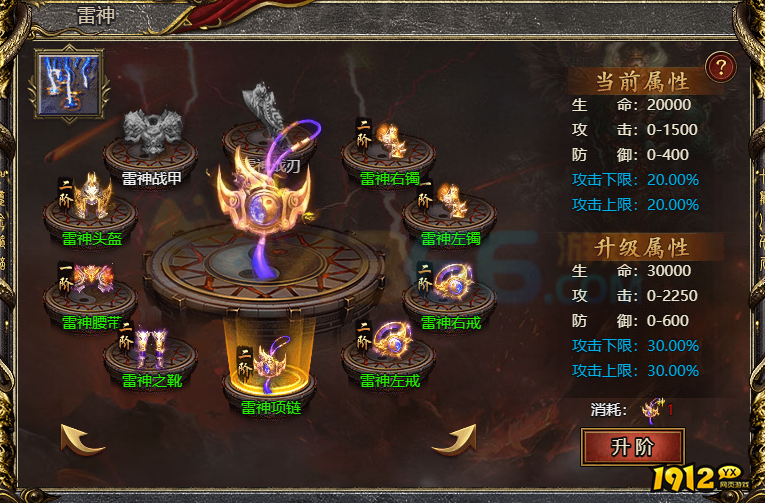765x503 pixels.
Task: Choose the 雷神右戒 ring slot
Action: coord(448,292)
